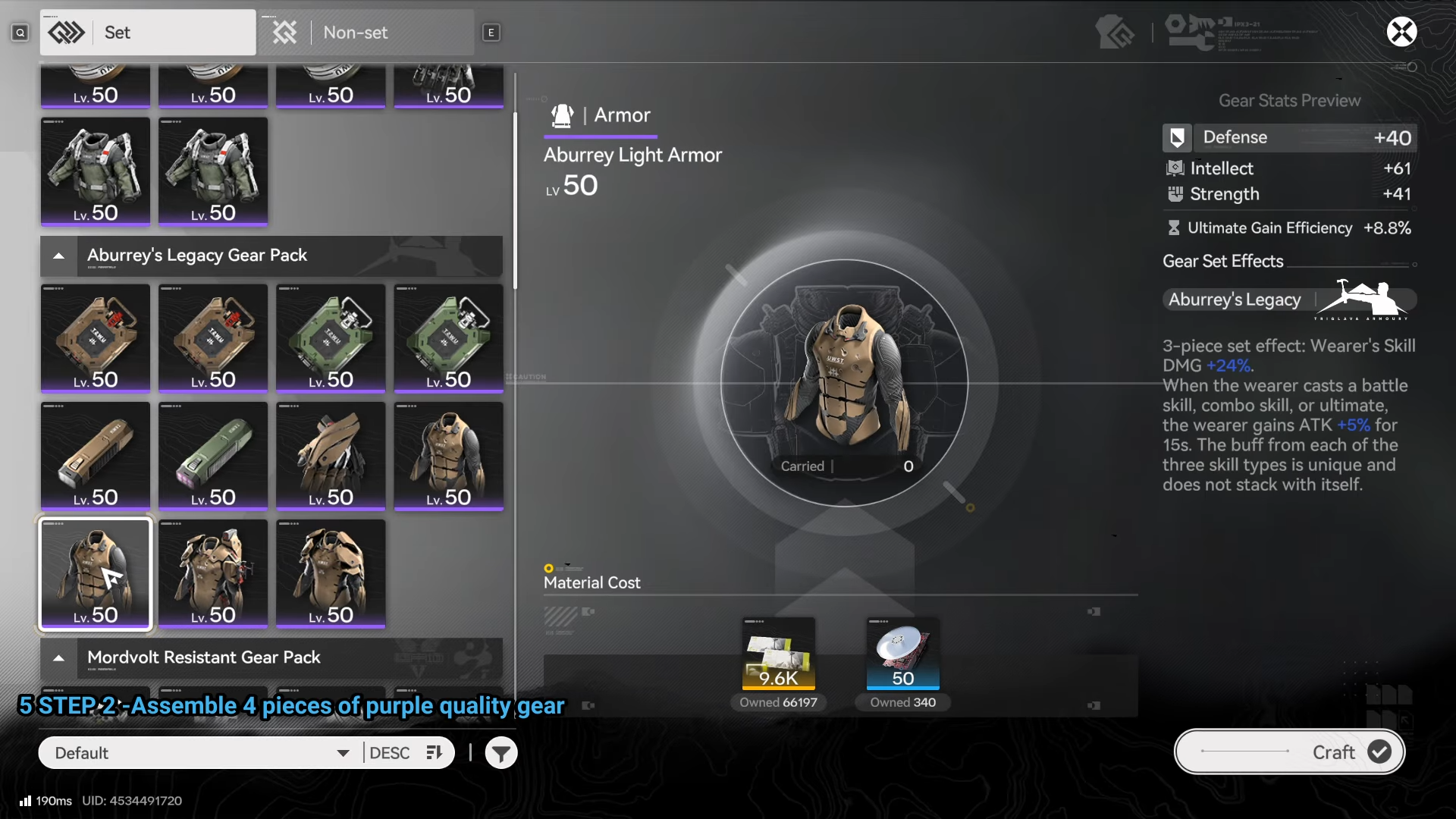This screenshot has width=1456, height=819.
Task: Craft the Aburrey Light Armor
Action: coord(1289,752)
